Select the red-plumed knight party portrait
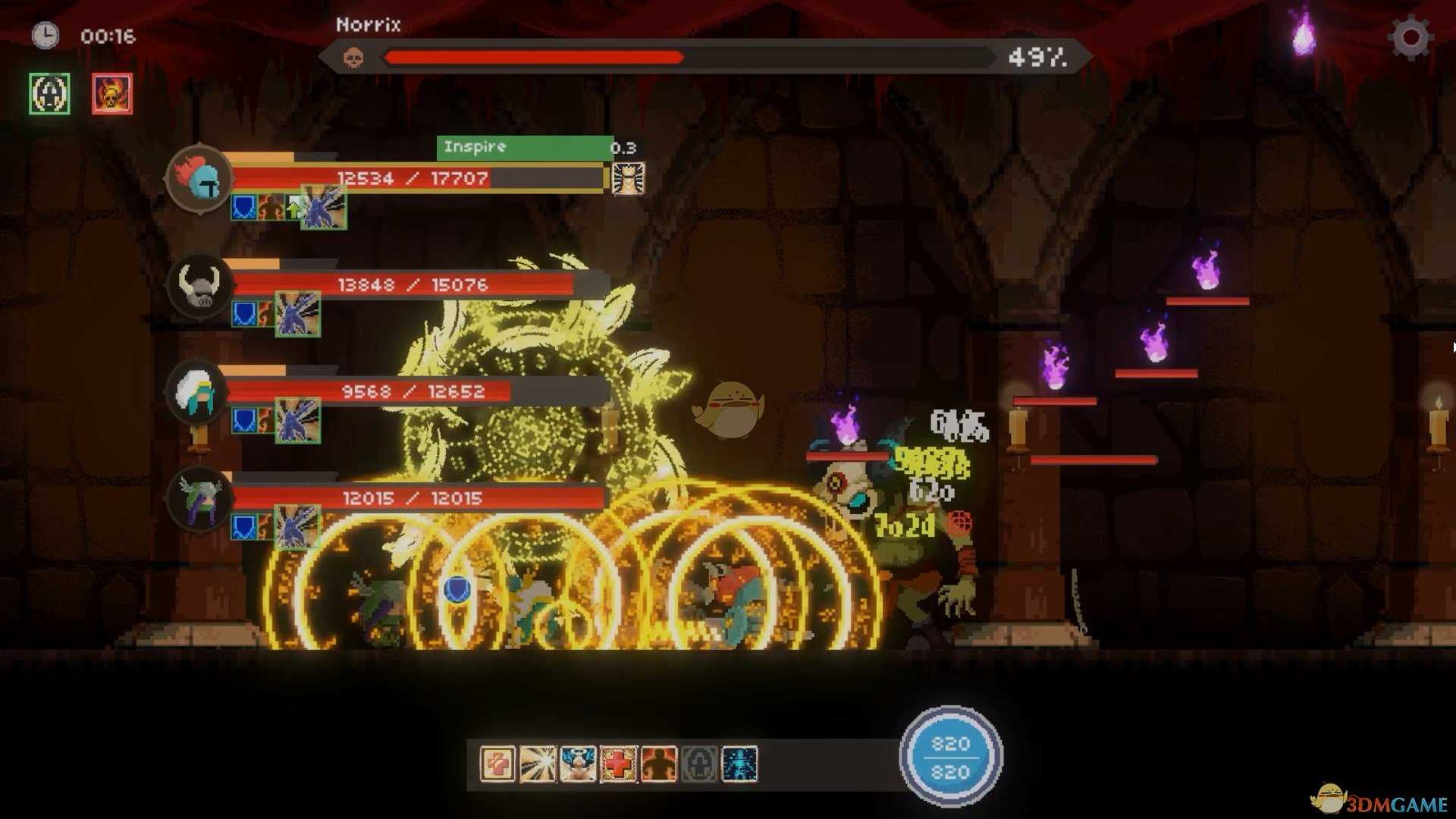The image size is (1456, 819). click(199, 179)
